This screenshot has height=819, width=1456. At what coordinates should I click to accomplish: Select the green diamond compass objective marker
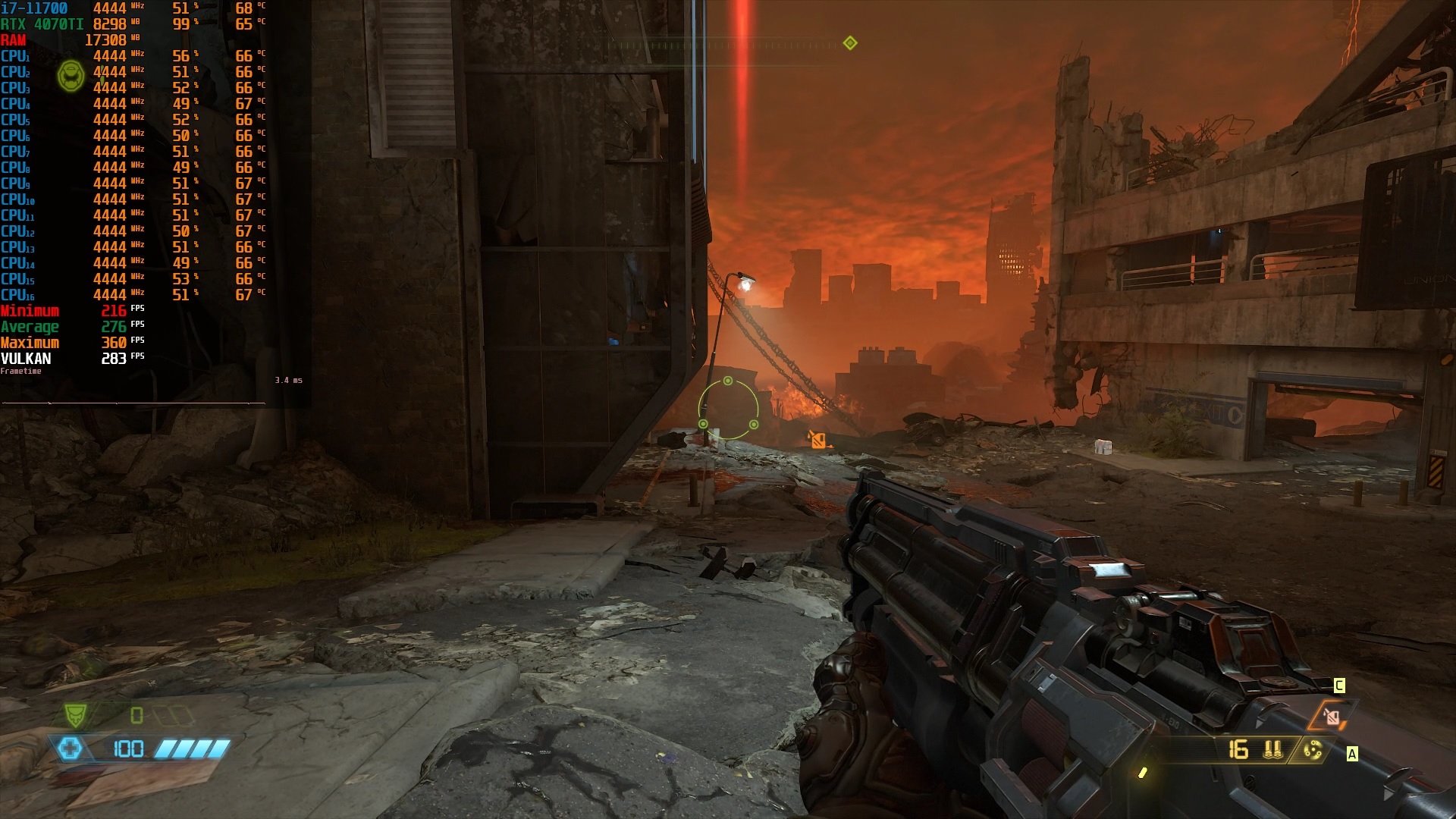[x=850, y=43]
